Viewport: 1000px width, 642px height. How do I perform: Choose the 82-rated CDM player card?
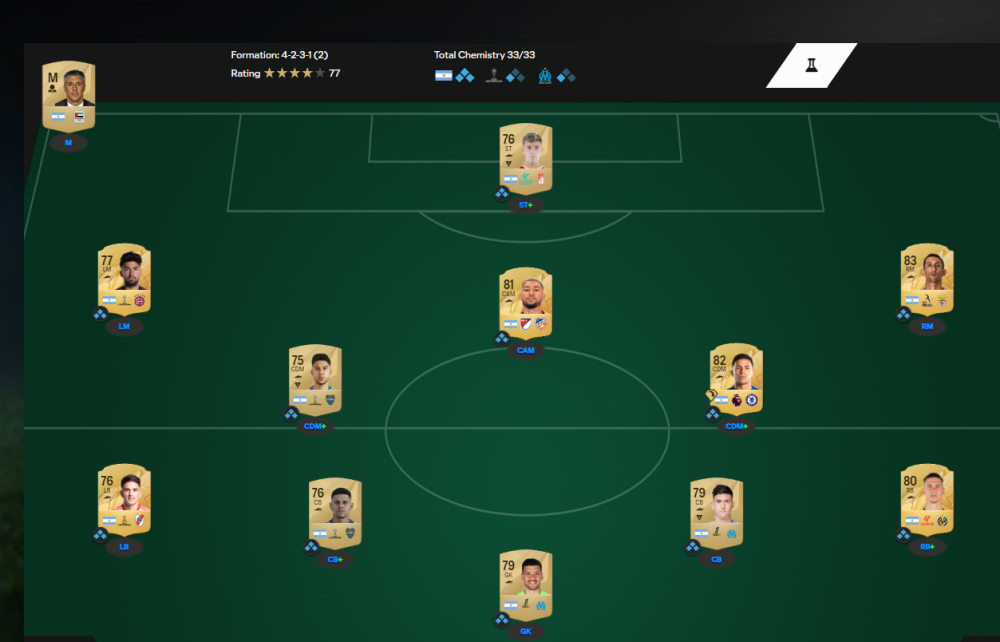pos(737,379)
